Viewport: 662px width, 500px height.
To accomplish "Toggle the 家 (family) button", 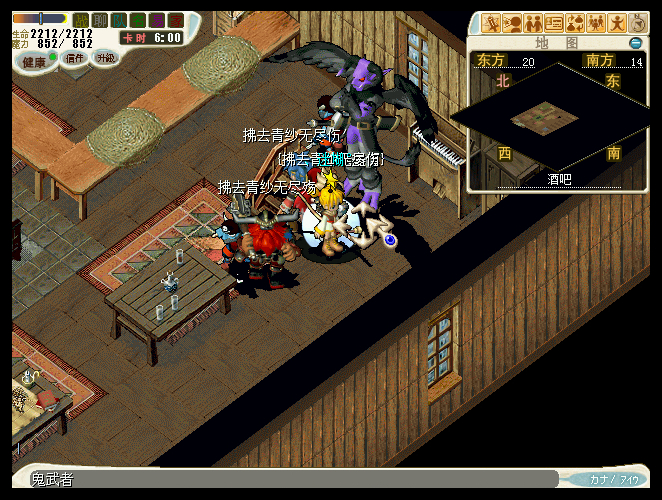I will [175, 19].
